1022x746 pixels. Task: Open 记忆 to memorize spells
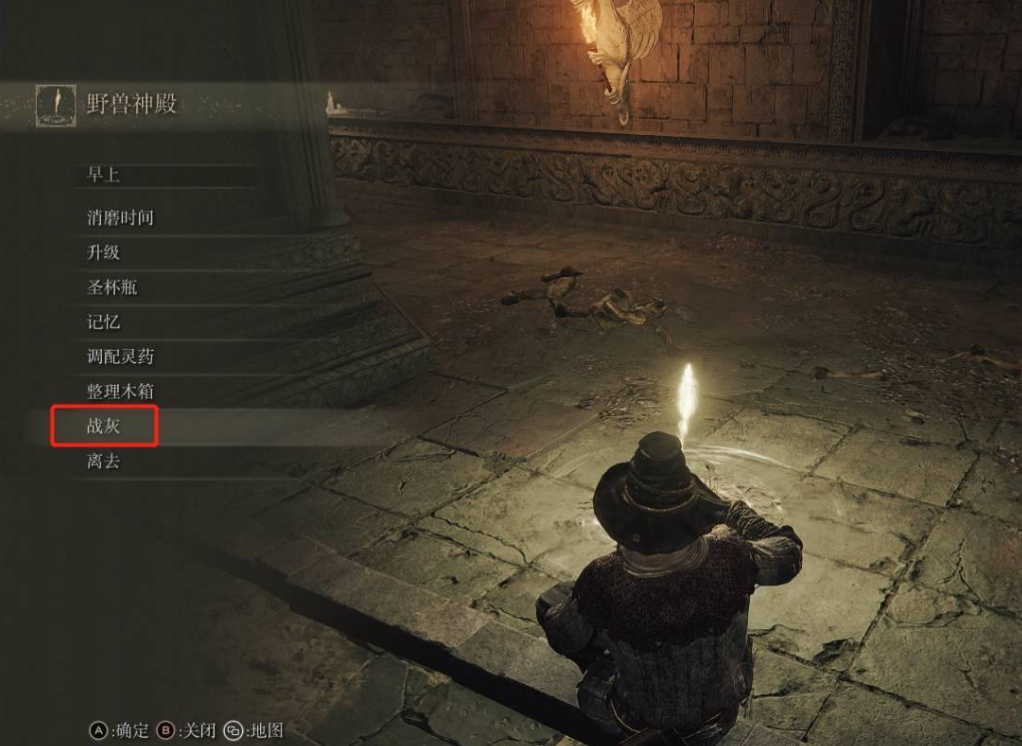[x=104, y=322]
